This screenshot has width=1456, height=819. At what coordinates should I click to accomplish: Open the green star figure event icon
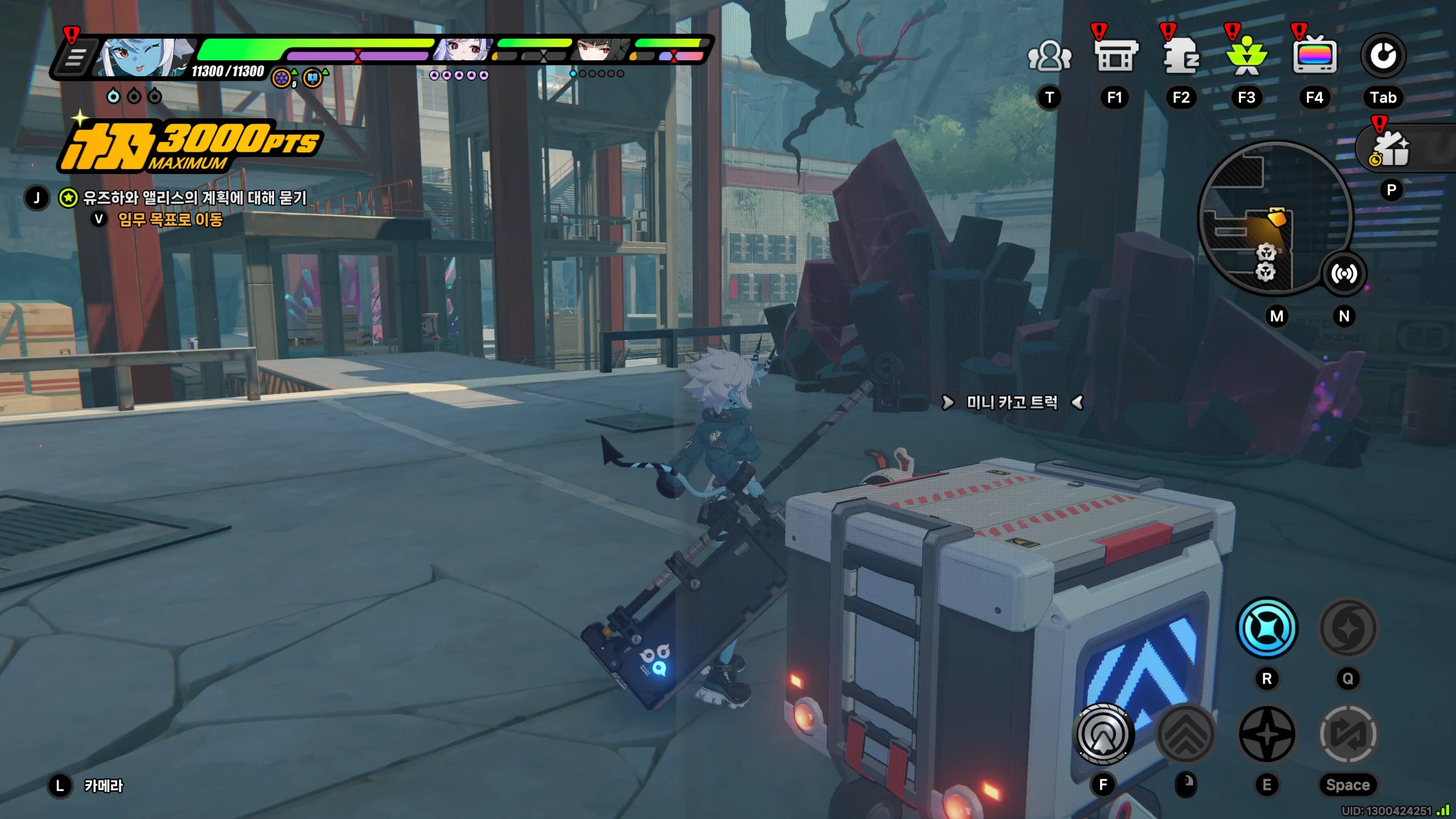click(1246, 56)
